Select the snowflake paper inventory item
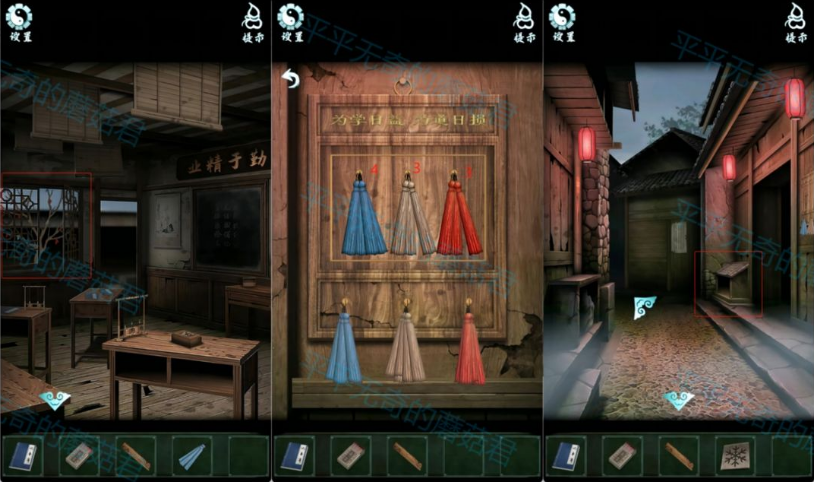Screen dimensions: 814x482 pyautogui.click(x=735, y=456)
